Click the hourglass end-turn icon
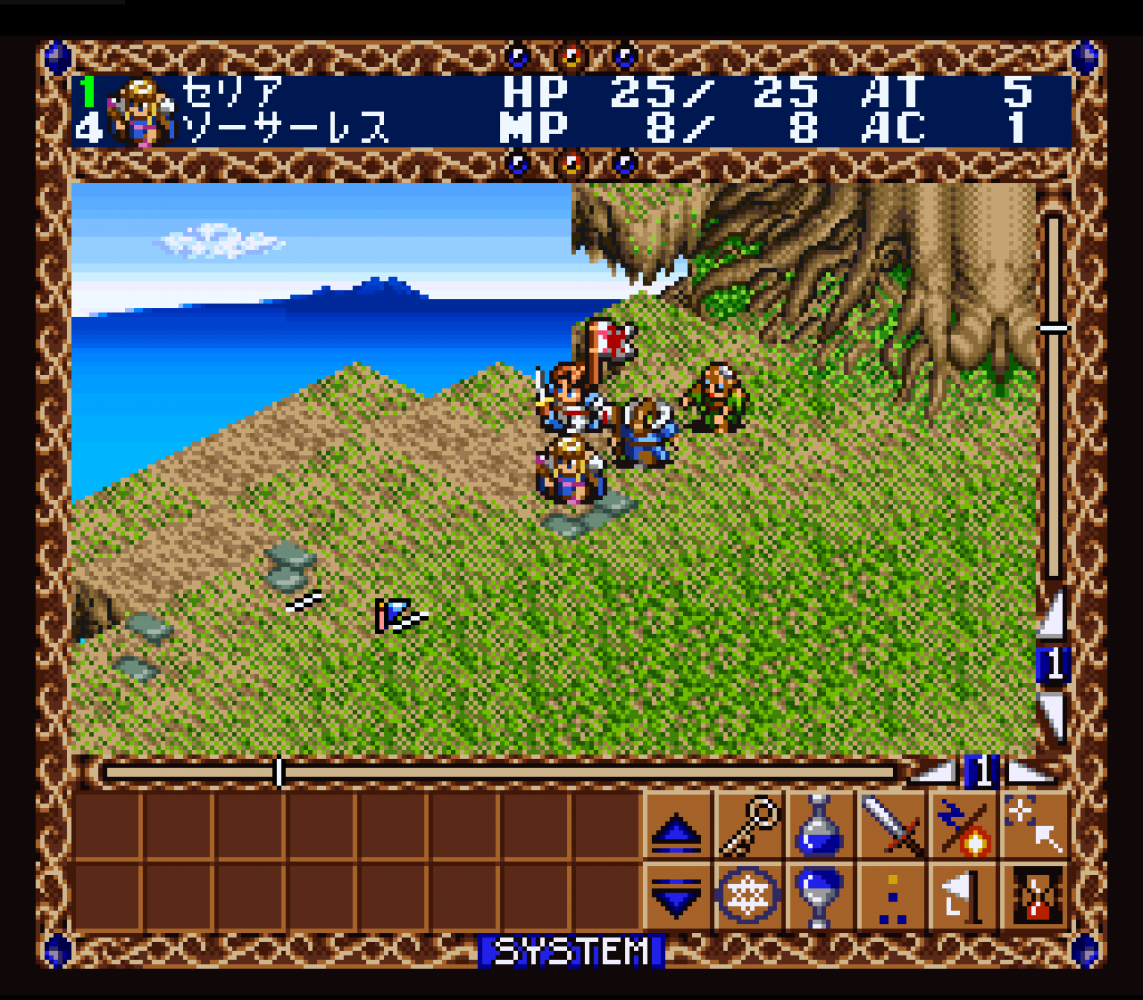 pyautogui.click(x=1034, y=895)
